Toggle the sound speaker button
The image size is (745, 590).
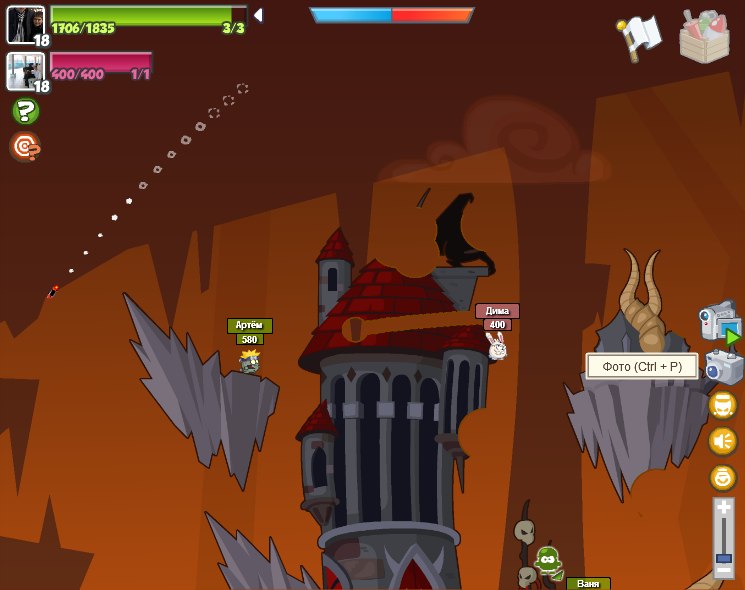click(x=722, y=441)
